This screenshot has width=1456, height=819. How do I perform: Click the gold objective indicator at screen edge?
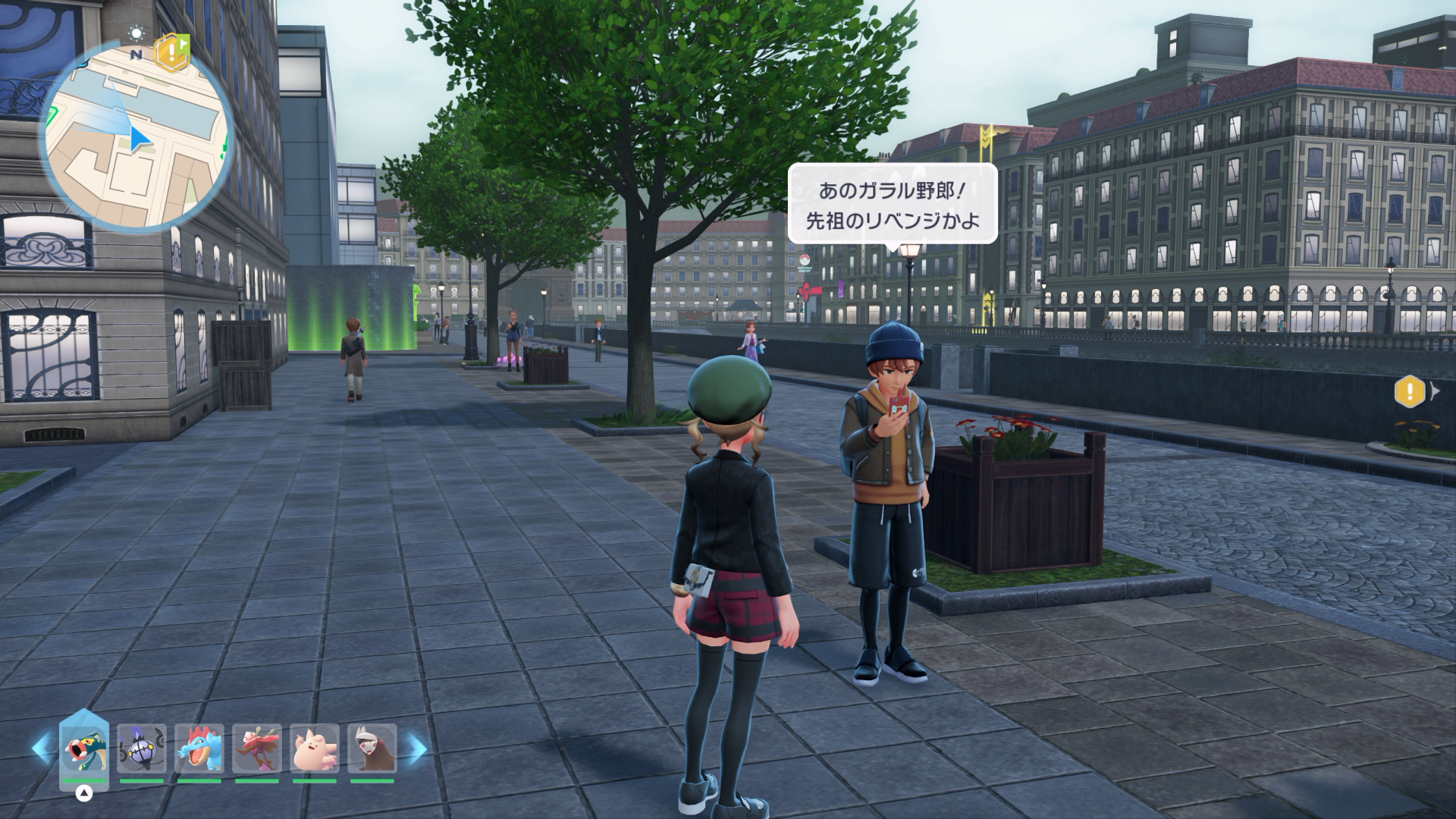[x=1410, y=391]
